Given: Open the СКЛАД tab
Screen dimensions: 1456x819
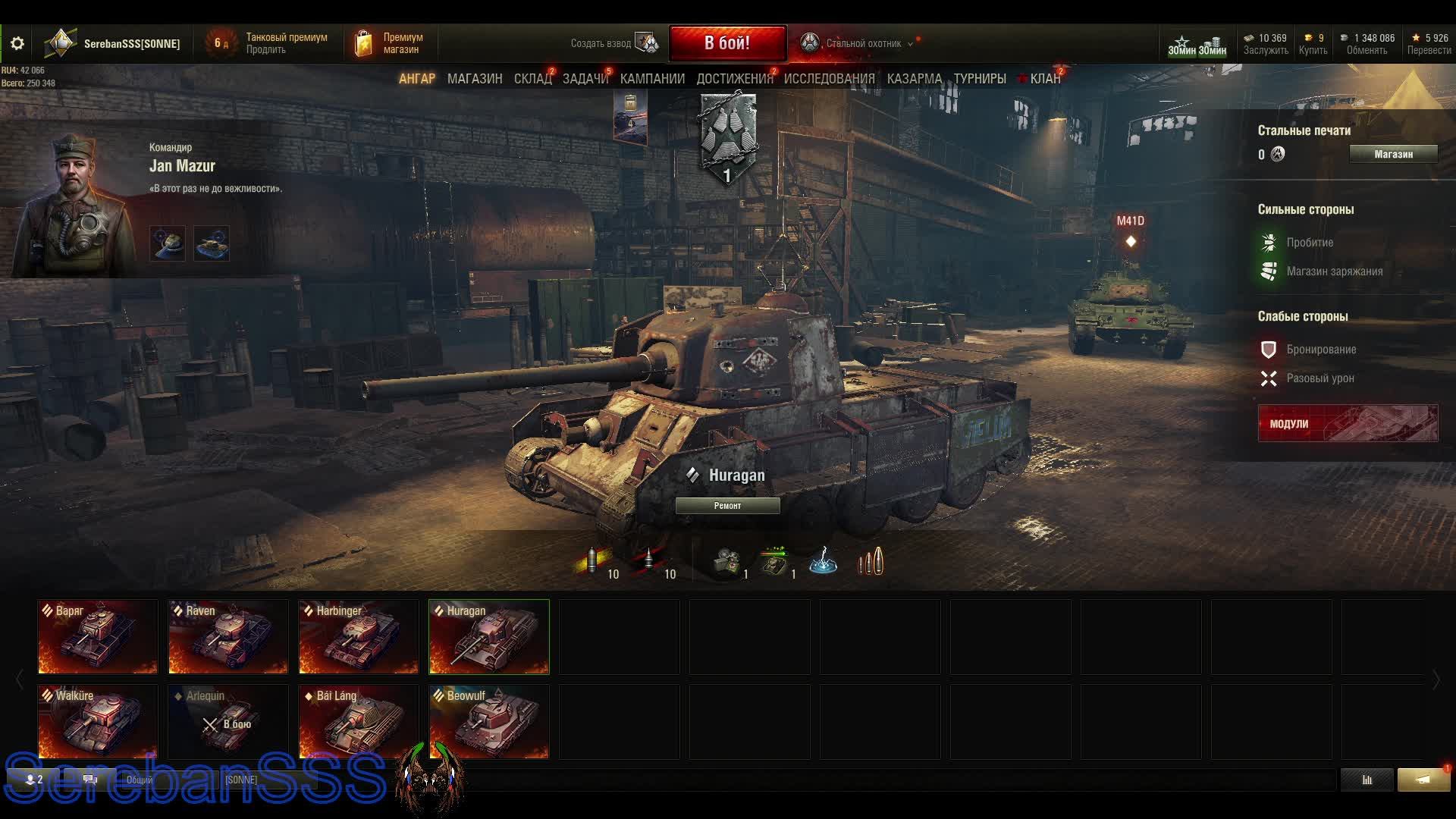Looking at the screenshot, I should (x=532, y=79).
